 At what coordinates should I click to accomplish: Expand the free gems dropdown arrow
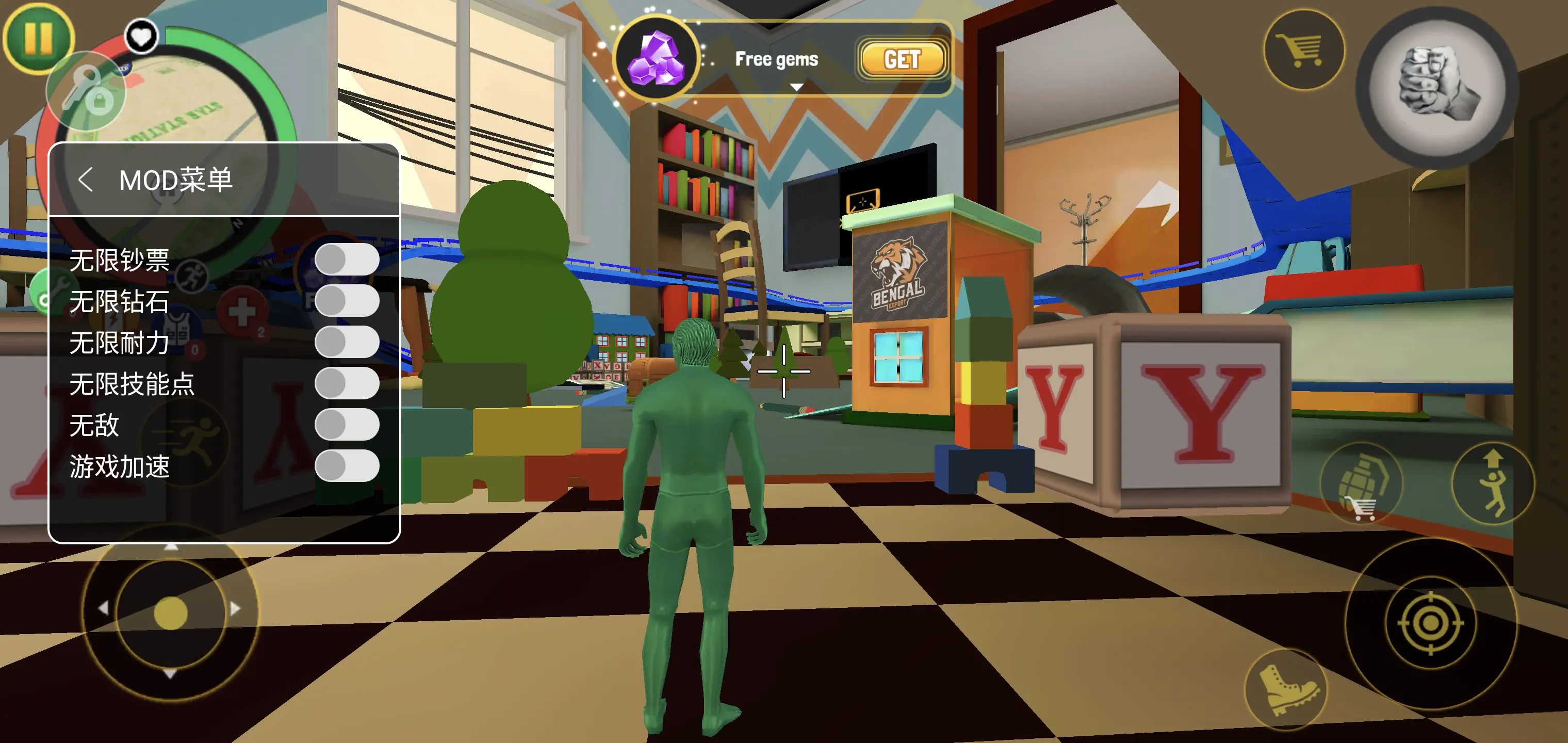[795, 87]
